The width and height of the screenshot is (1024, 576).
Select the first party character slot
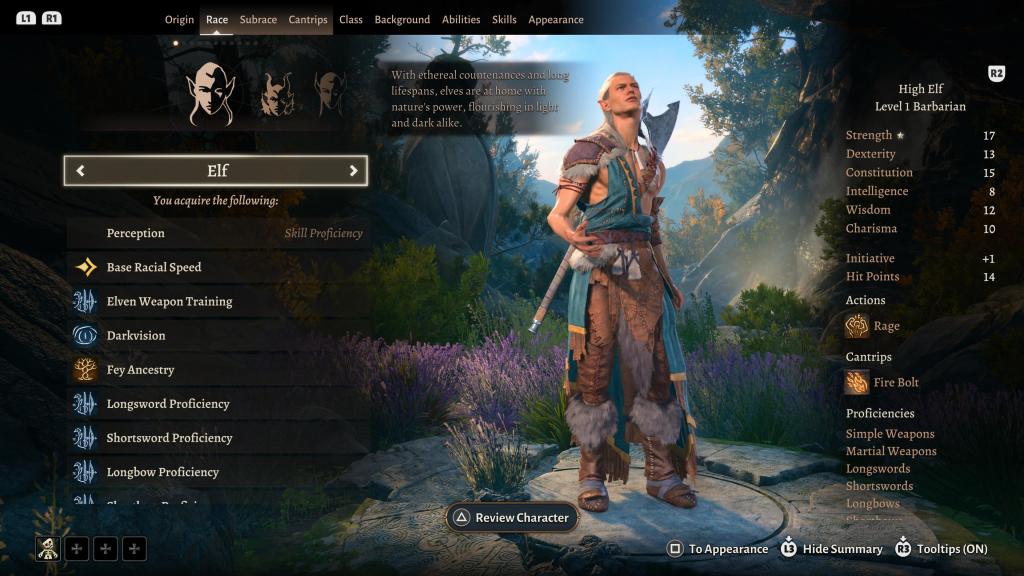[48, 547]
